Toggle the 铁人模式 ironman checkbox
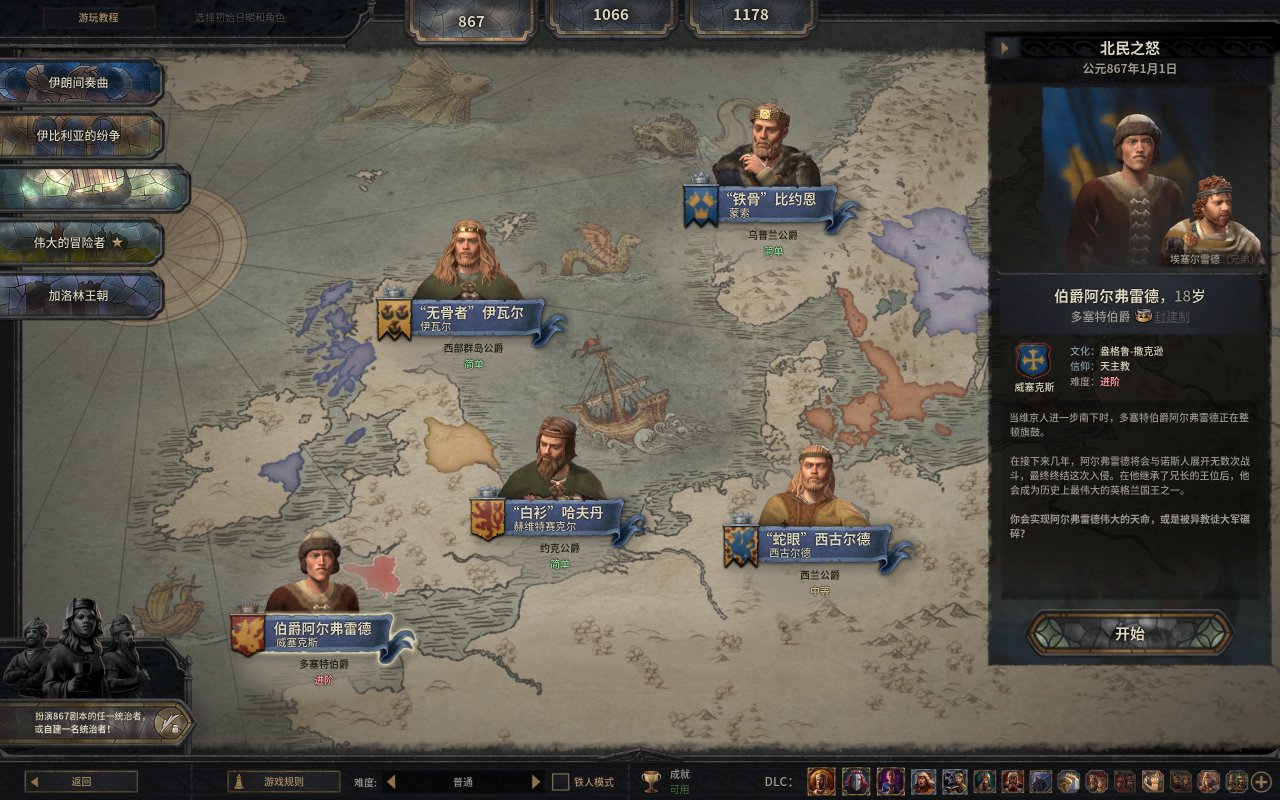 [561, 782]
